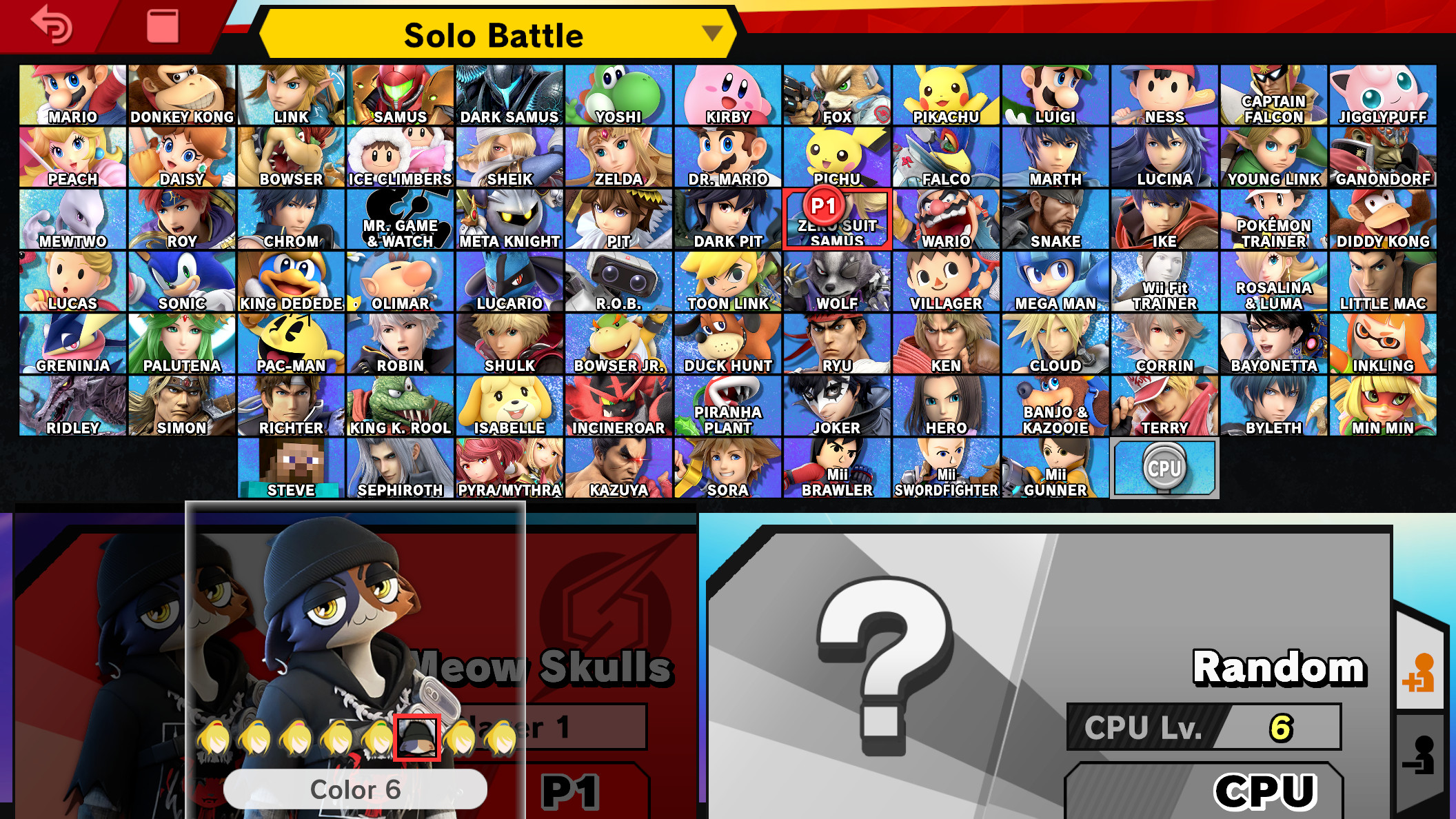Choose Steve from the bottom roster row
1456x819 pixels.
291,467
